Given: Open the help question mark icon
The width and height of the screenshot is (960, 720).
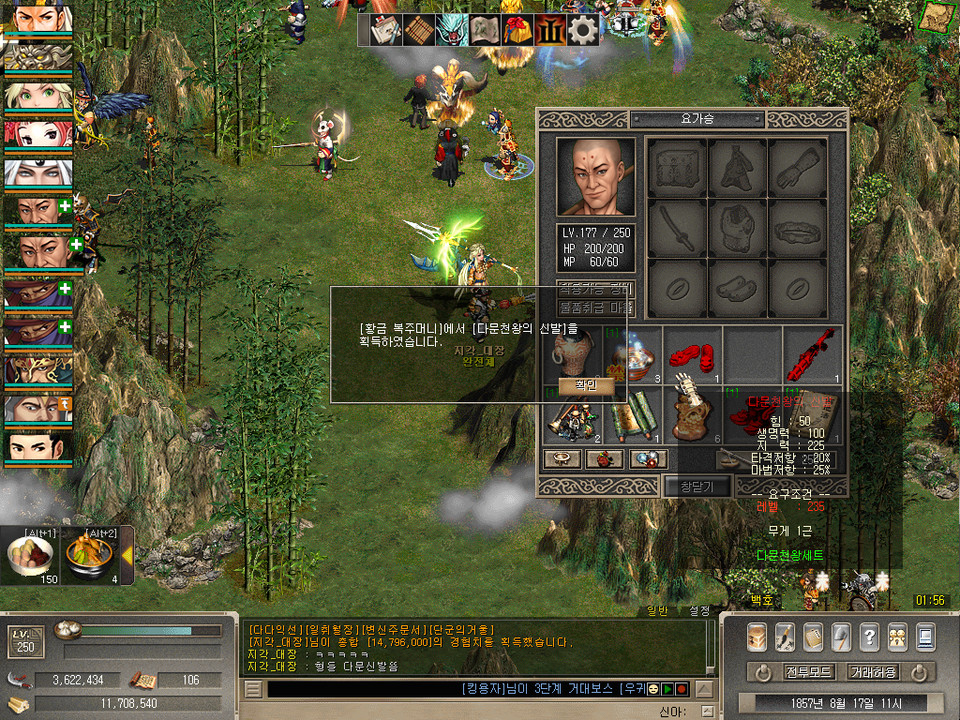Looking at the screenshot, I should tap(869, 635).
